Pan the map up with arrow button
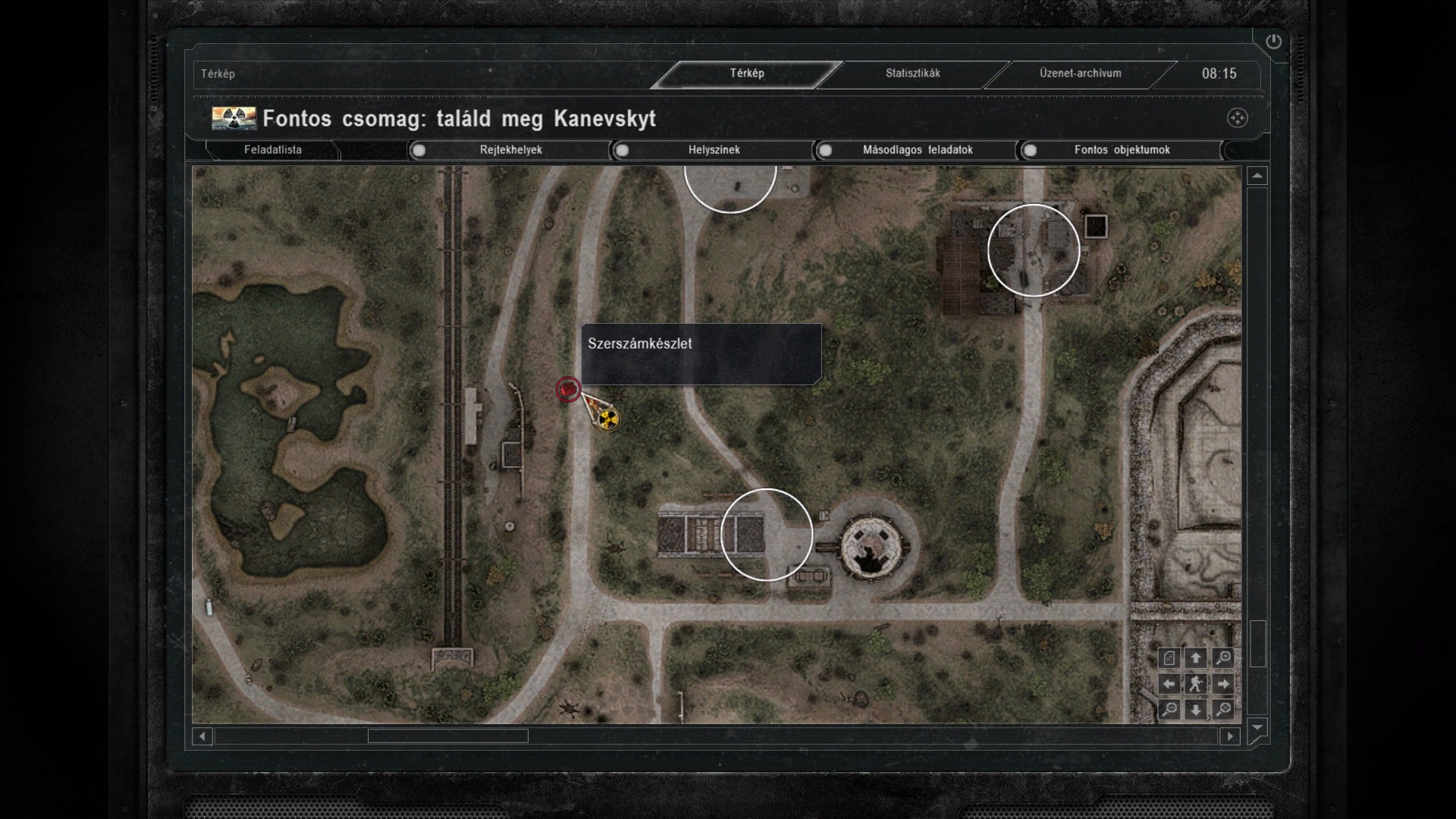 coord(1196,658)
